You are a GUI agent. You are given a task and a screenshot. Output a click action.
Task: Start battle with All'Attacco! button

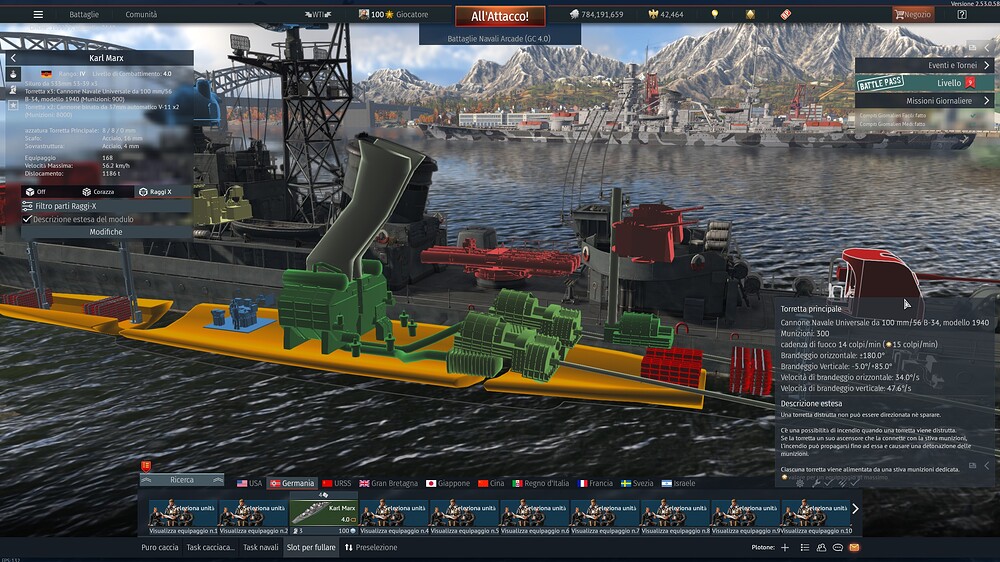coord(500,16)
